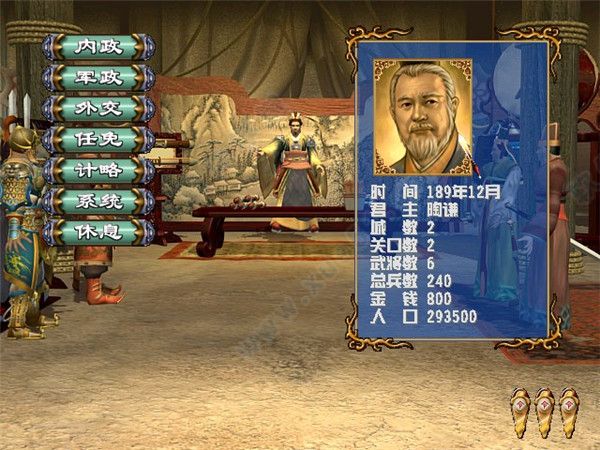Choose the 外交 diplomacy menu entry
Image resolution: width=600 pixels, height=450 pixels.
tap(98, 108)
